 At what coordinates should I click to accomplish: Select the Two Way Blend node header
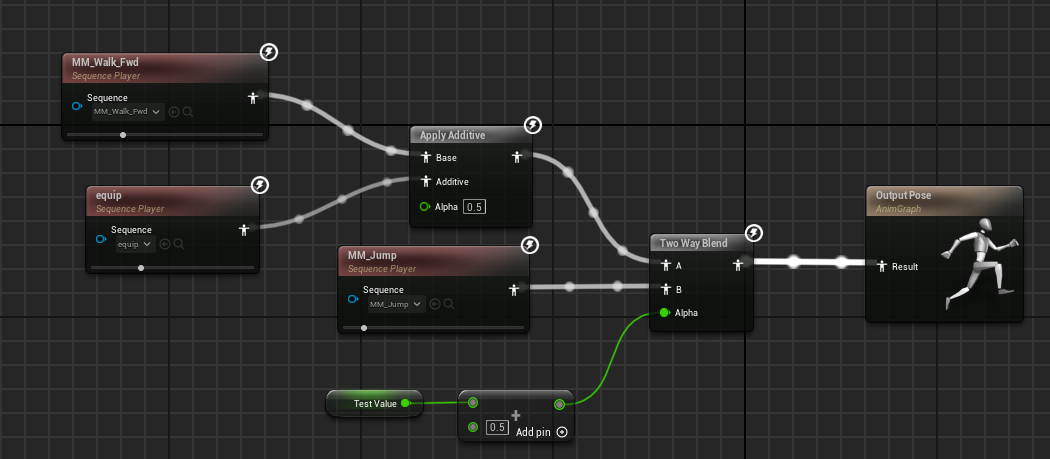click(693, 243)
